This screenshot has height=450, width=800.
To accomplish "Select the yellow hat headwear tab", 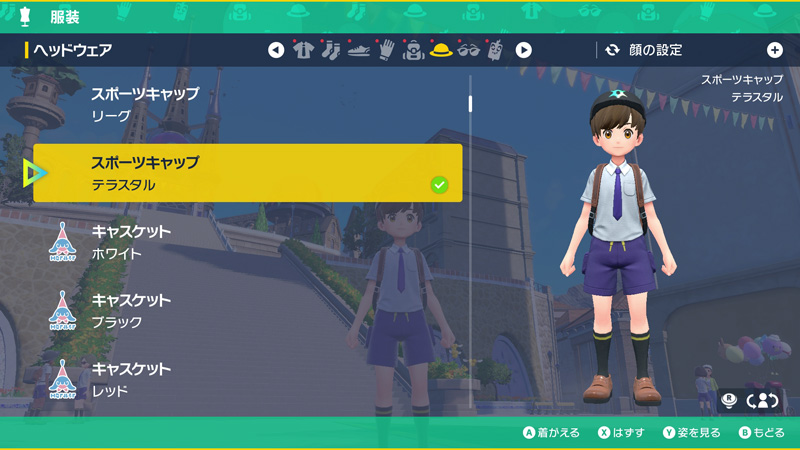I will [x=441, y=50].
